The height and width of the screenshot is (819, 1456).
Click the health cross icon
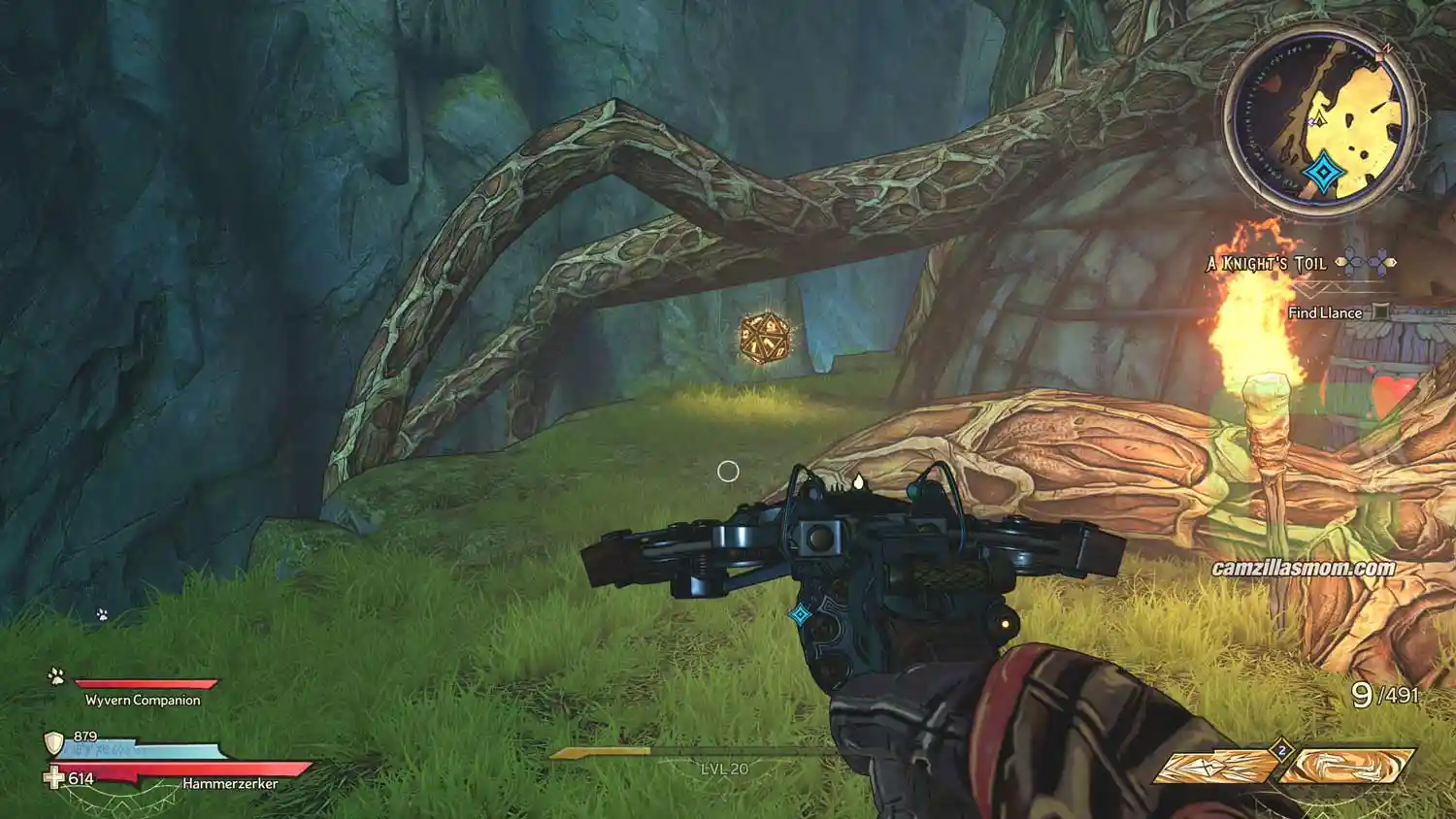[x=54, y=778]
